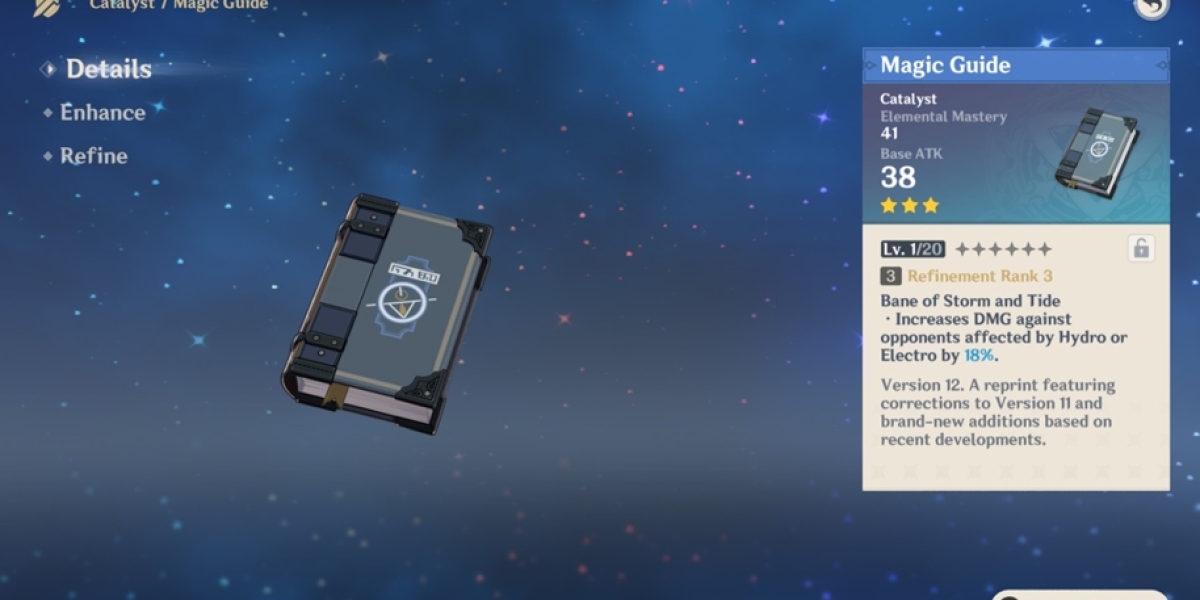Viewport: 1200px width, 600px height.
Task: Select the Refine tab
Action: 93,156
